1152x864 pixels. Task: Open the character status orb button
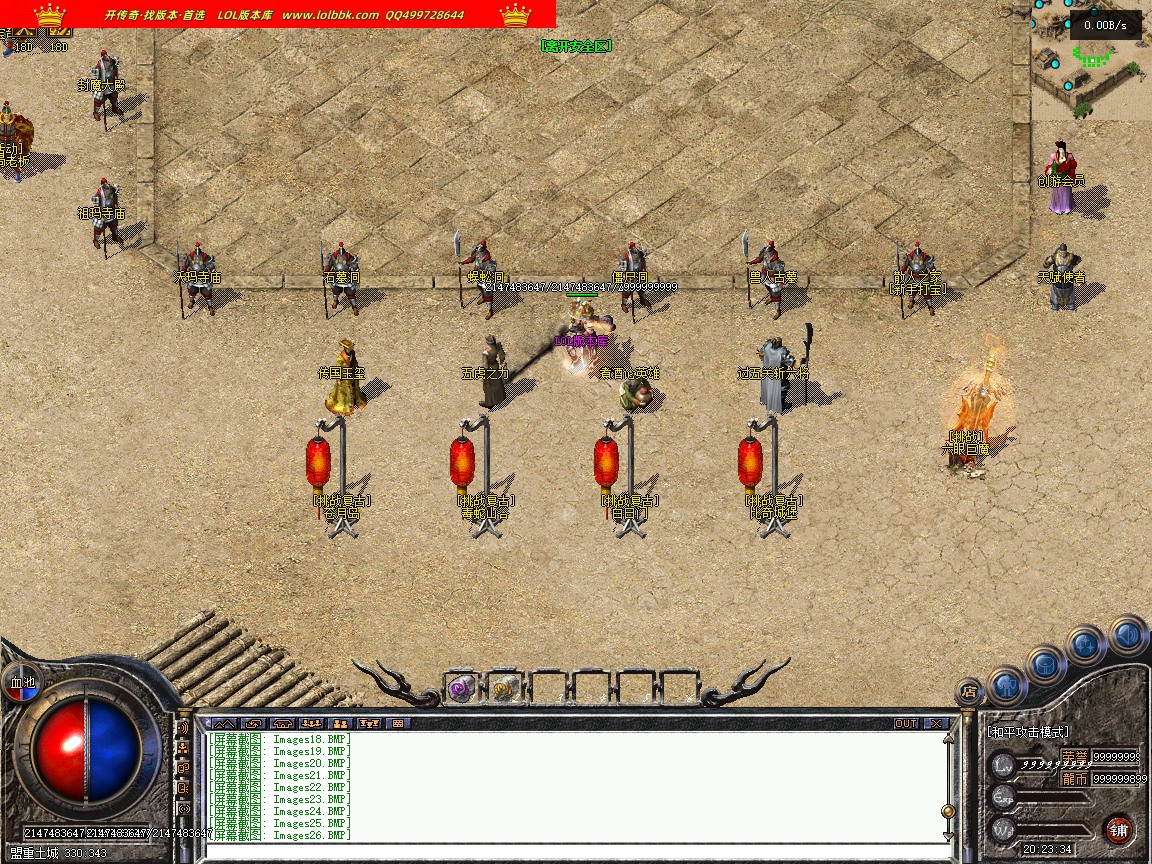pos(1008,686)
